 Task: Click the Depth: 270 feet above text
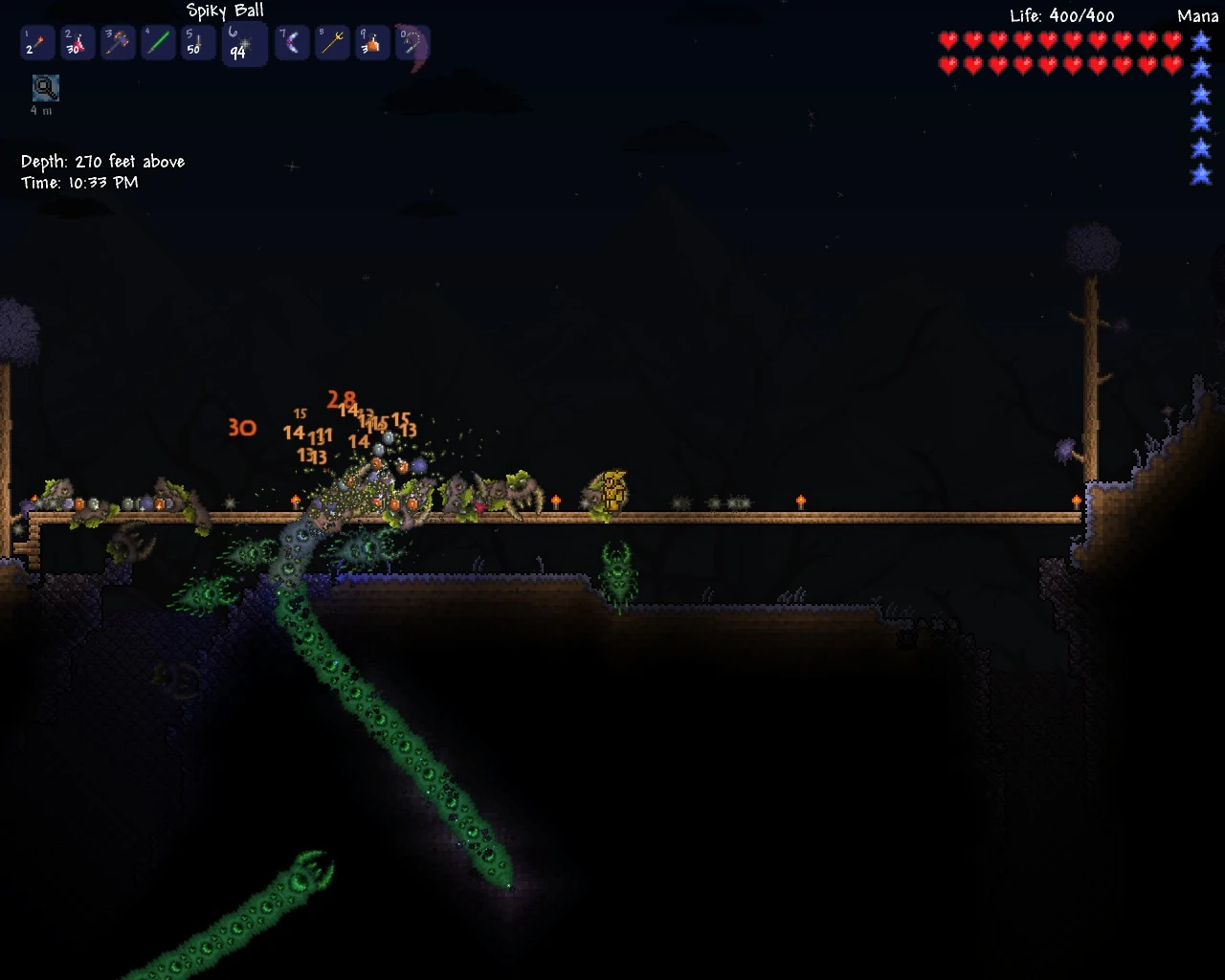point(102,161)
